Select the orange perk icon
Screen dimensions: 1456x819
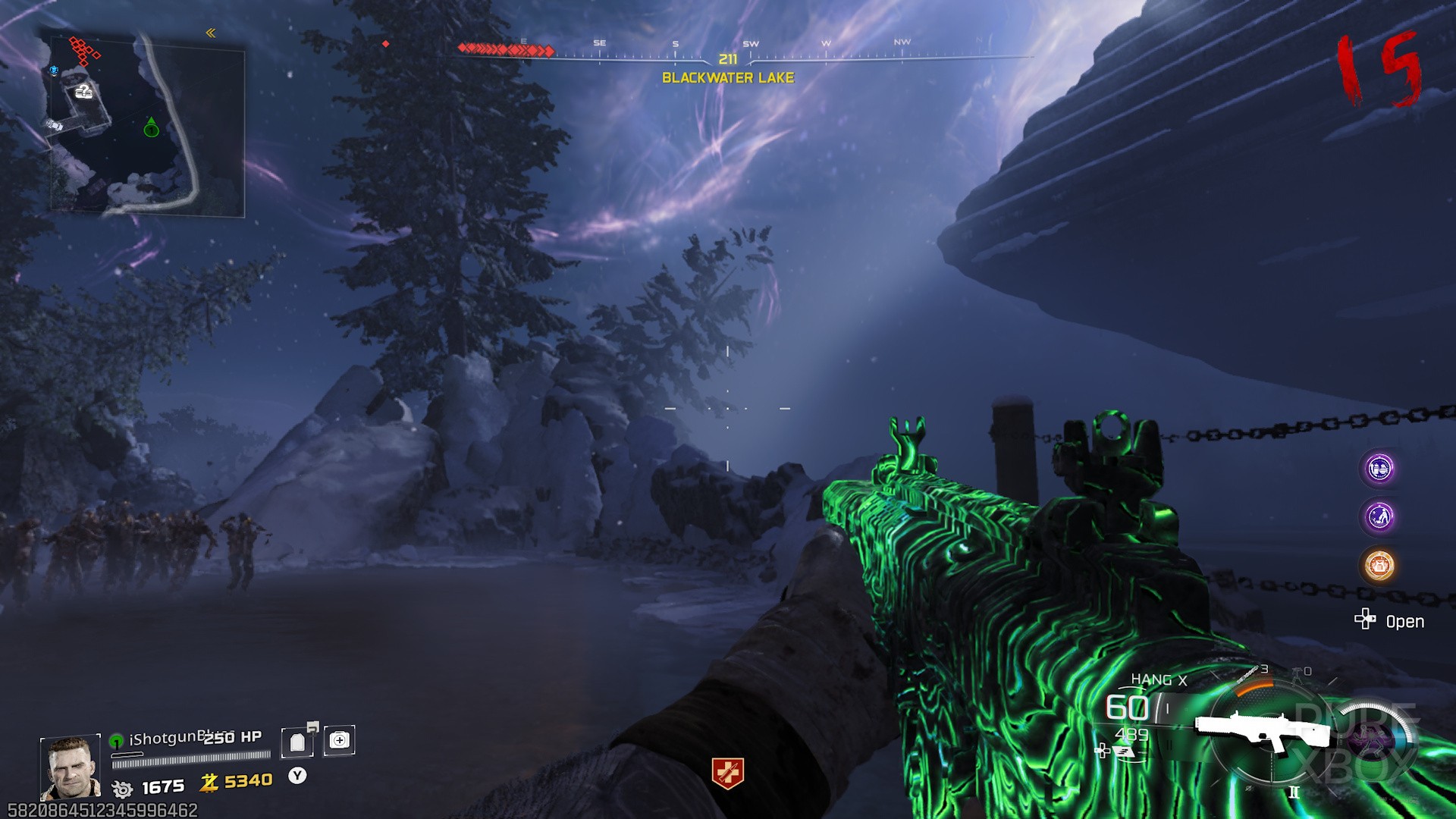click(x=1379, y=565)
